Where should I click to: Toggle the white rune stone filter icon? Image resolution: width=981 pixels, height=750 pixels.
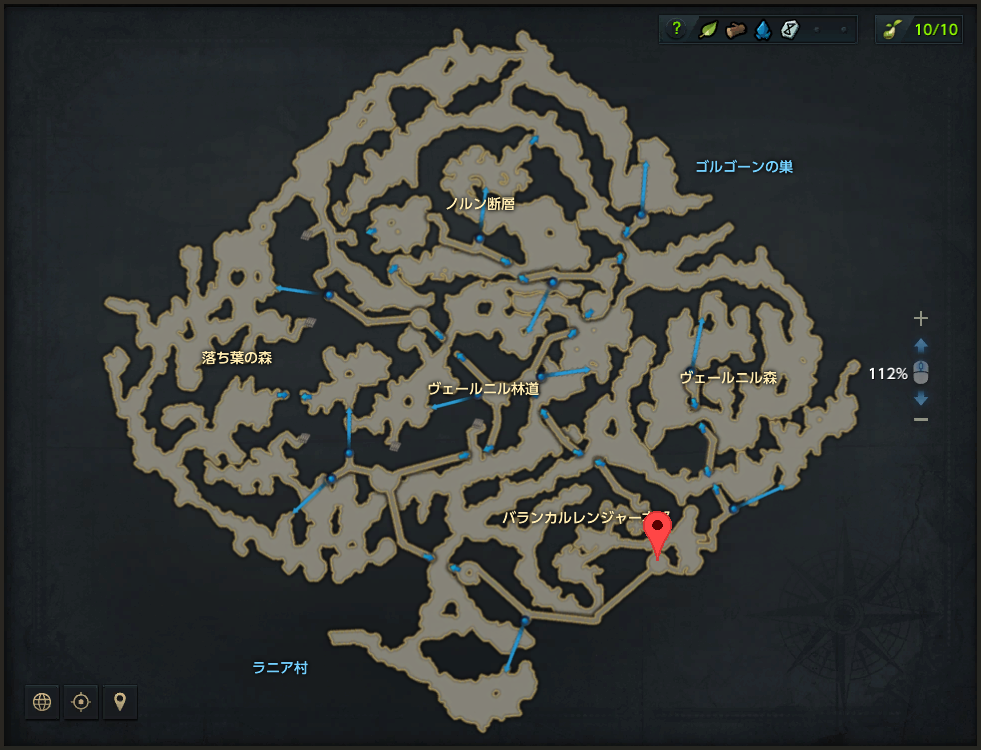(x=790, y=29)
